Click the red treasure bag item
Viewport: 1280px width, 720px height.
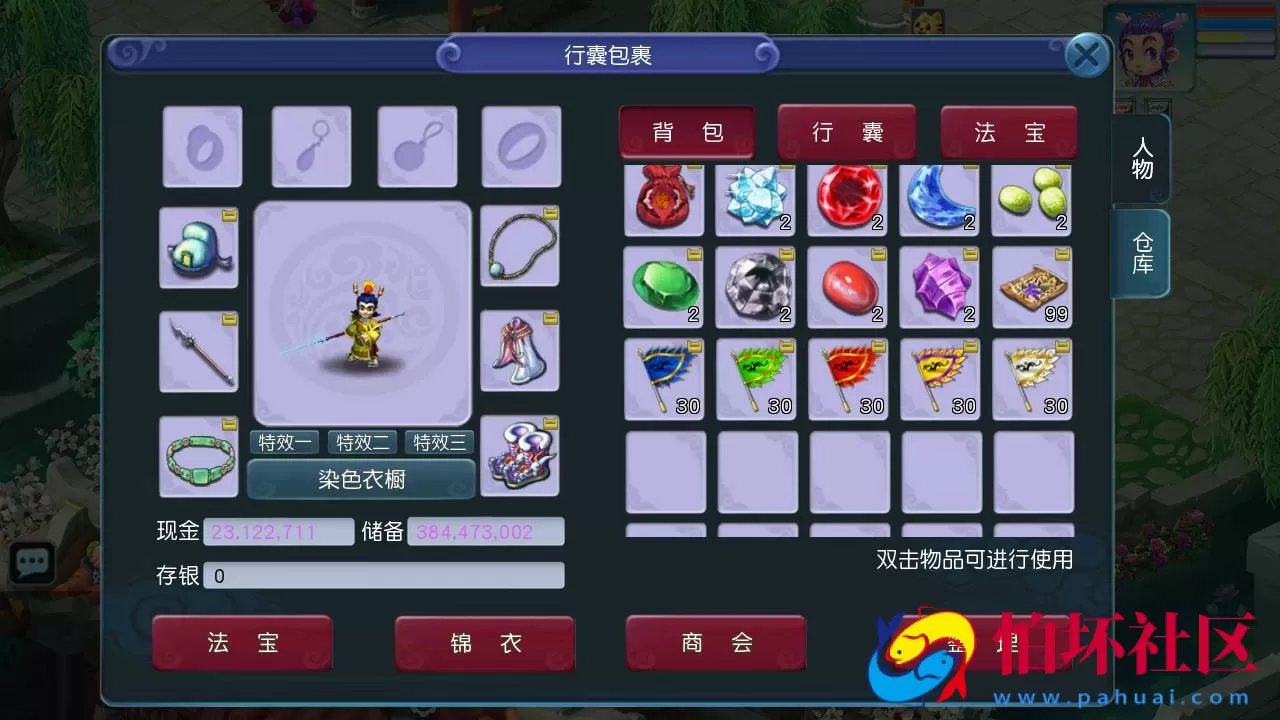coord(663,198)
